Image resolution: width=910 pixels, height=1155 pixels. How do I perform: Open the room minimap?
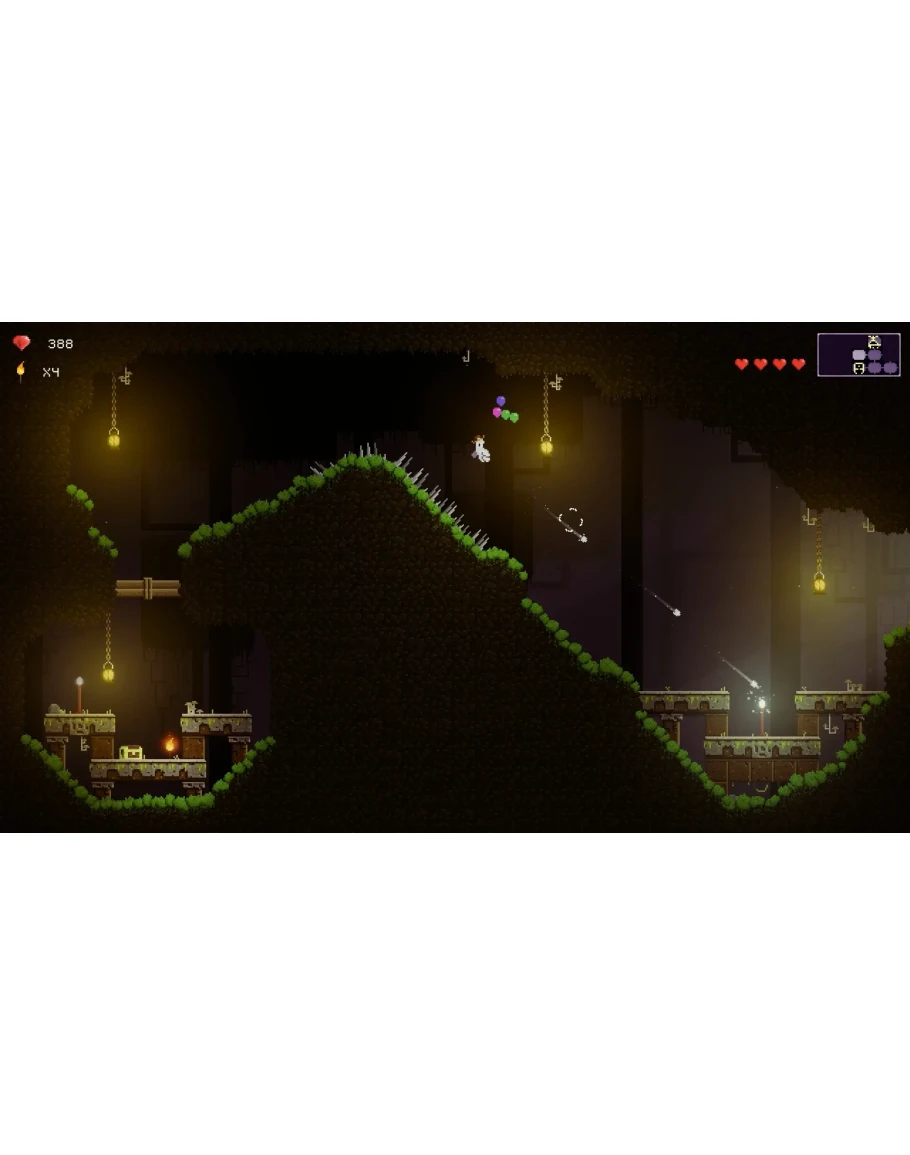coord(858,355)
